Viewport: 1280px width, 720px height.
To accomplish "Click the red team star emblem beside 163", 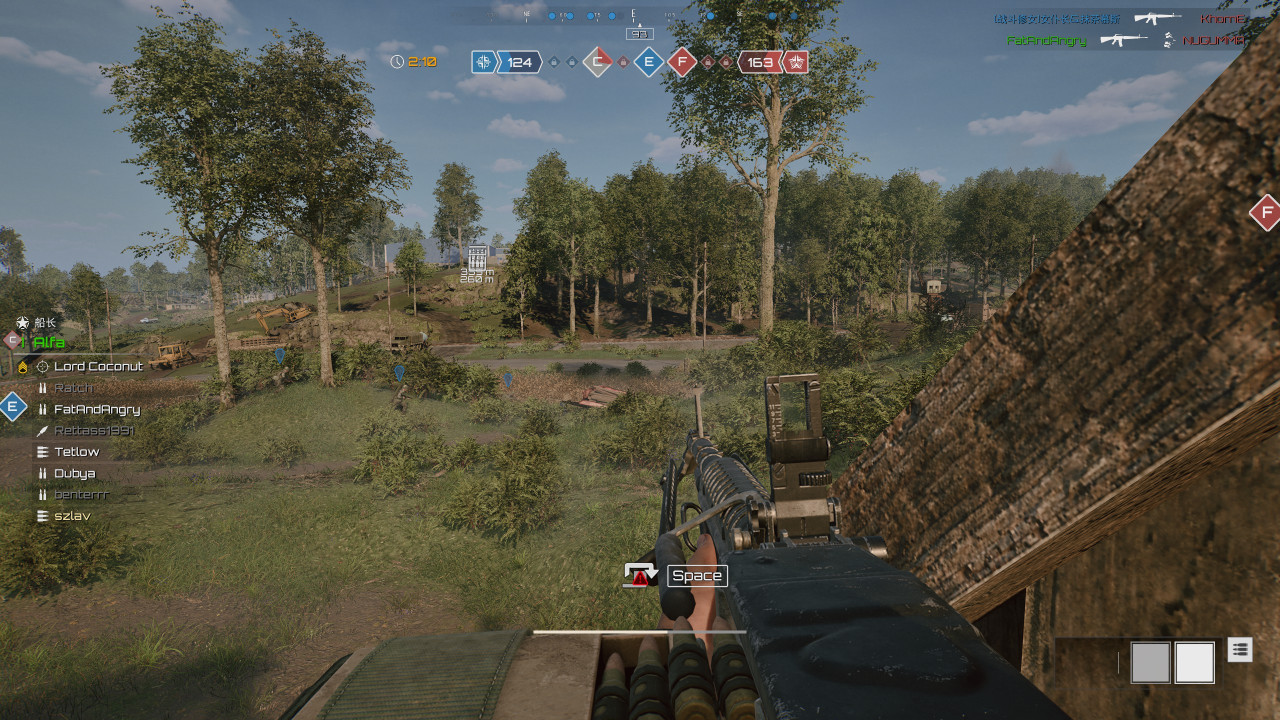I will tap(796, 62).
